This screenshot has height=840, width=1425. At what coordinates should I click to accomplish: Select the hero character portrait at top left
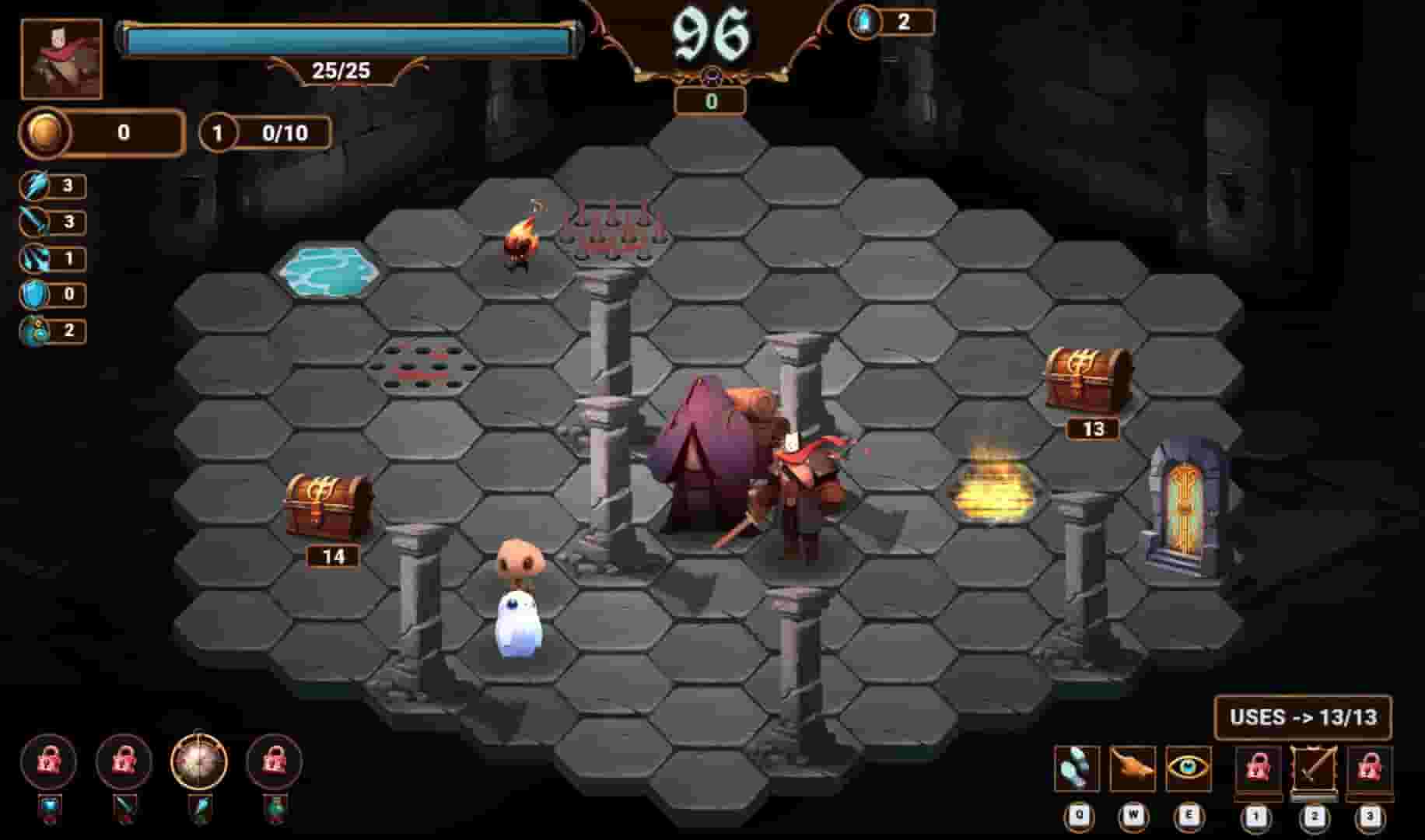62,56
